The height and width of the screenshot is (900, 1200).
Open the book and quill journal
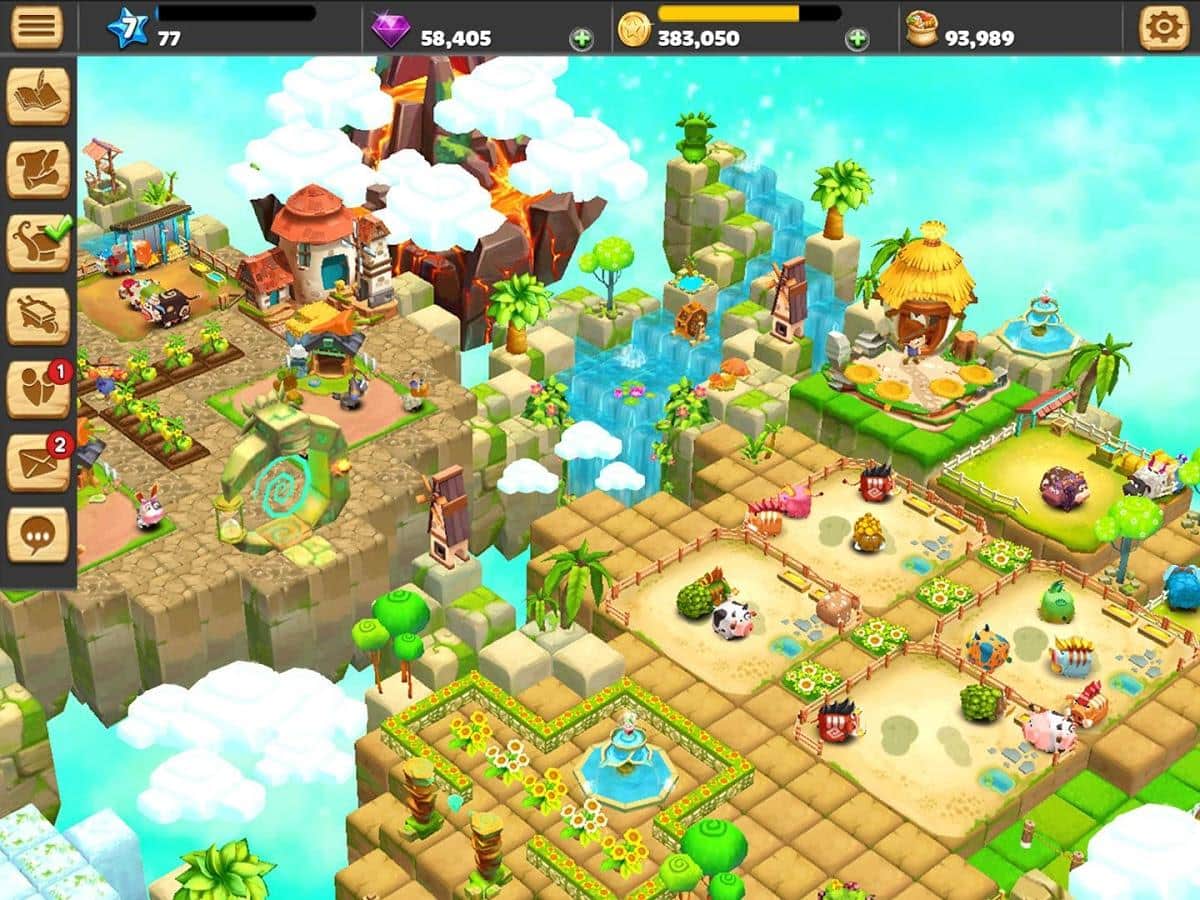click(x=39, y=97)
